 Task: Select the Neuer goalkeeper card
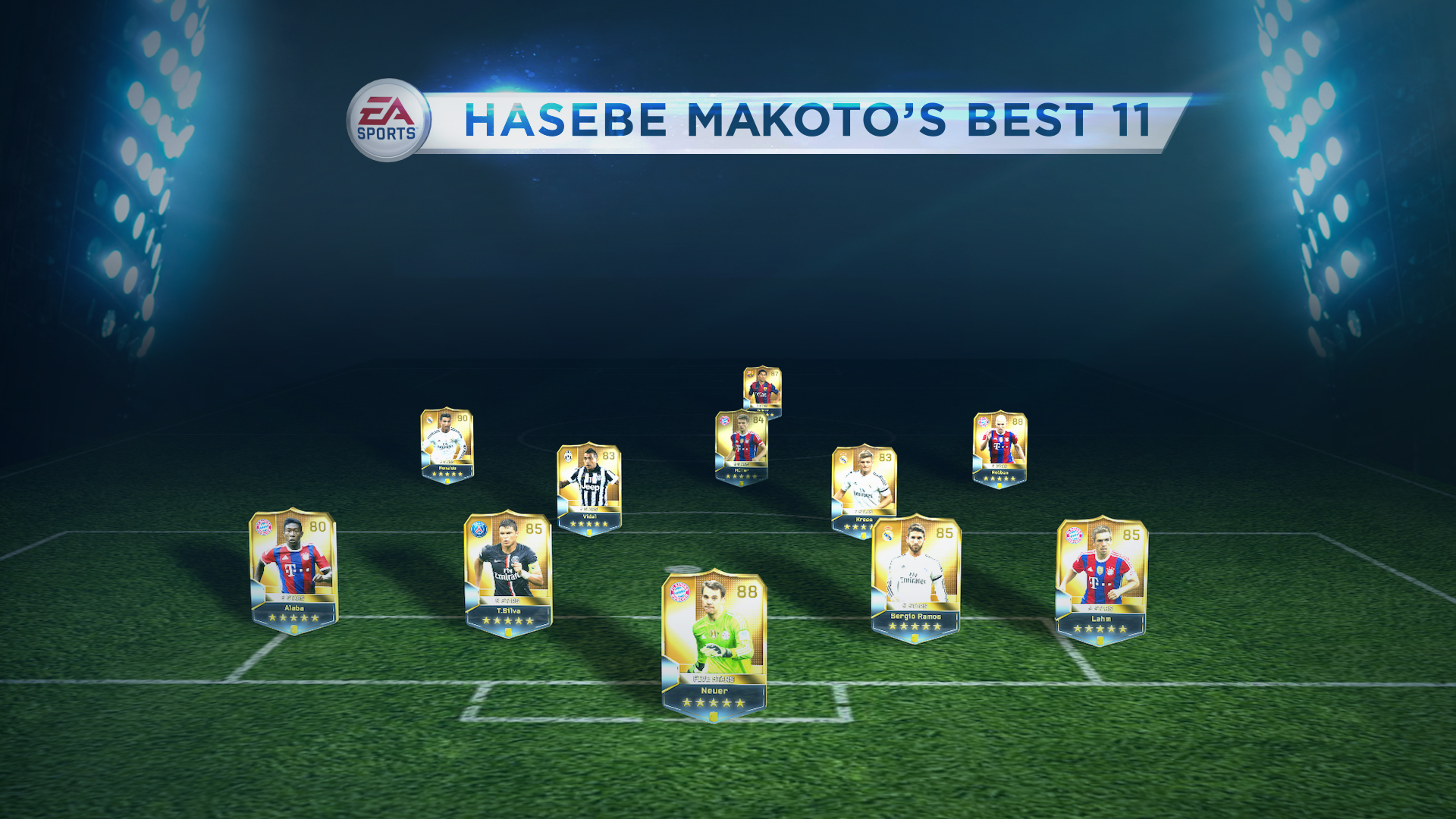tap(714, 645)
